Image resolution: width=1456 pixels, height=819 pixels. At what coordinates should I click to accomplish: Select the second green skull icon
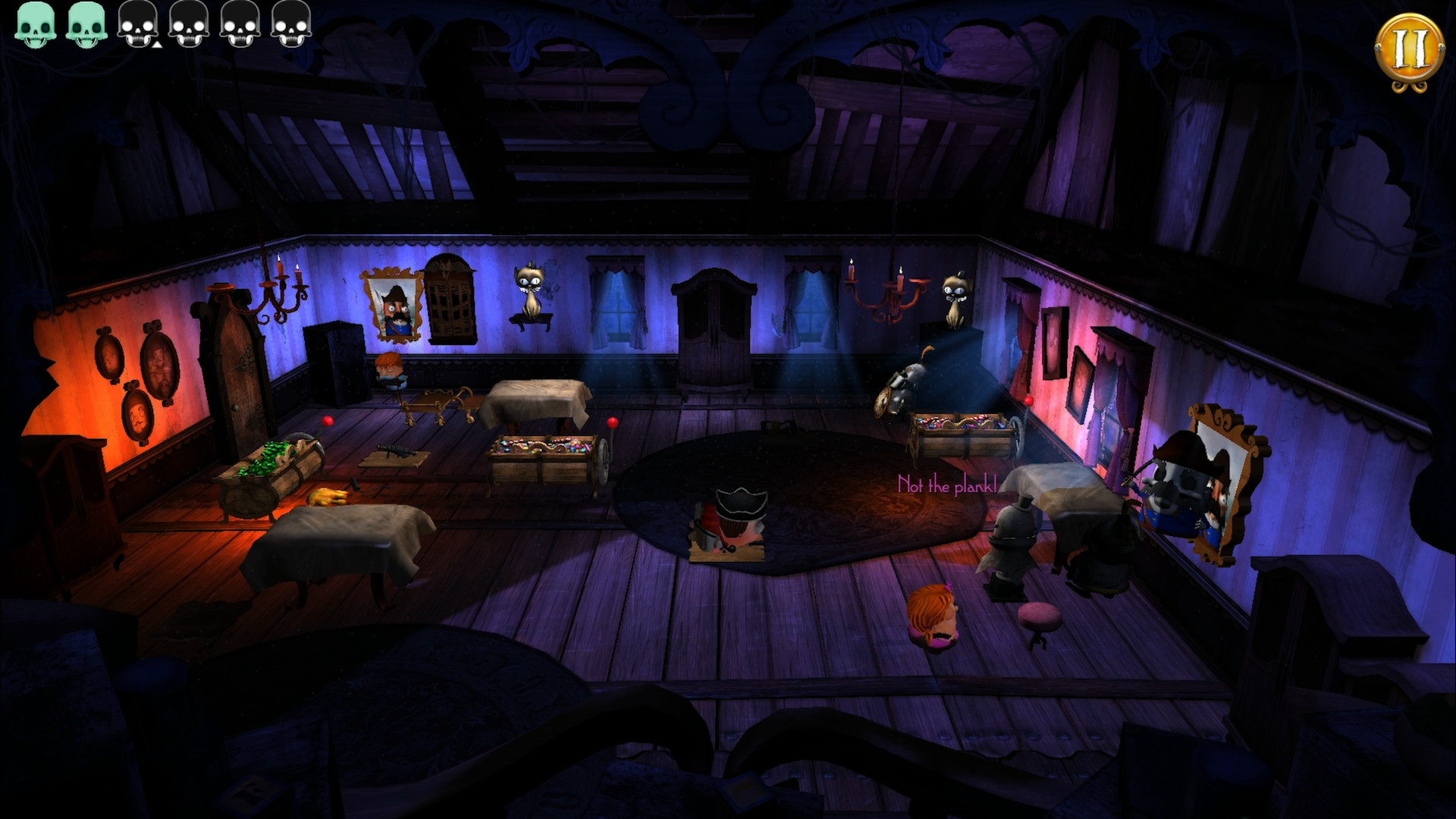coord(87,24)
